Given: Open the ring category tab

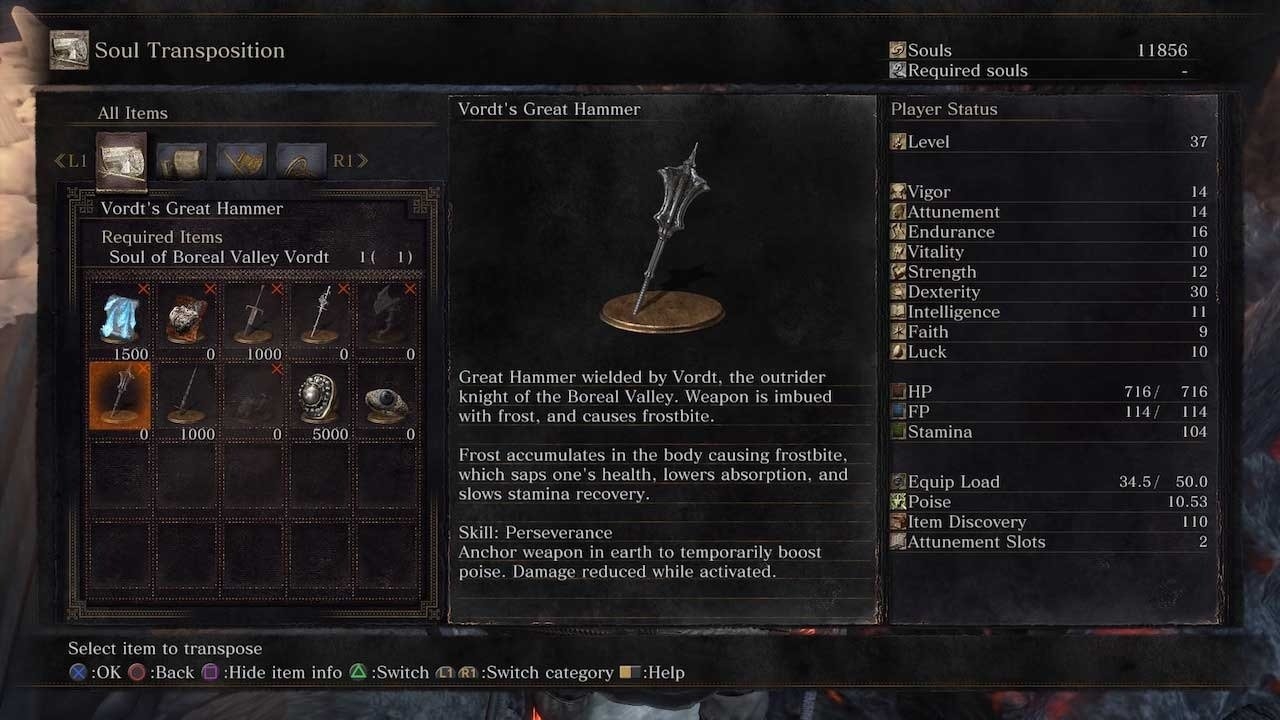Looking at the screenshot, I should [301, 160].
